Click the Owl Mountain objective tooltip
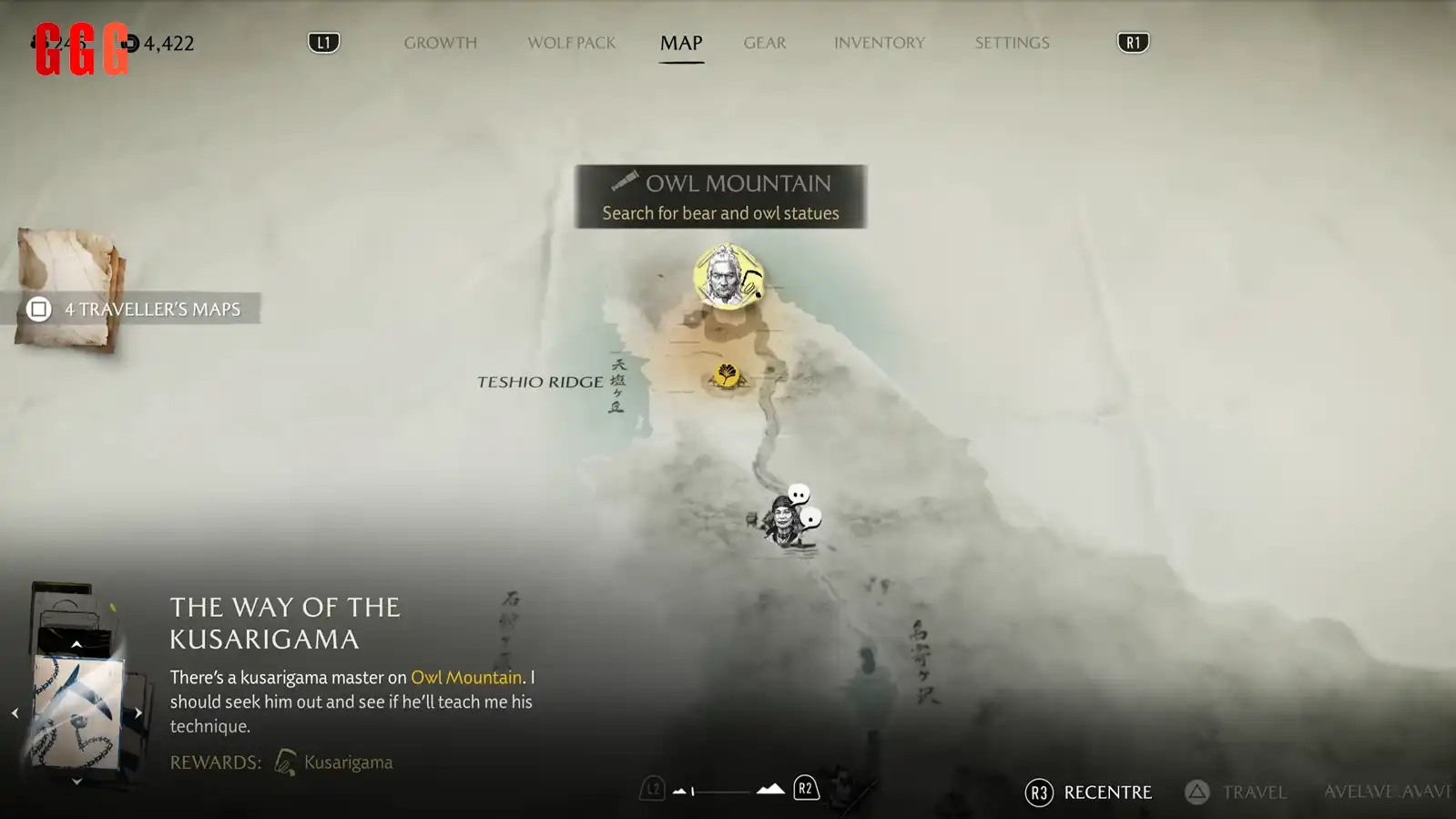Image resolution: width=1456 pixels, height=819 pixels. (720, 197)
